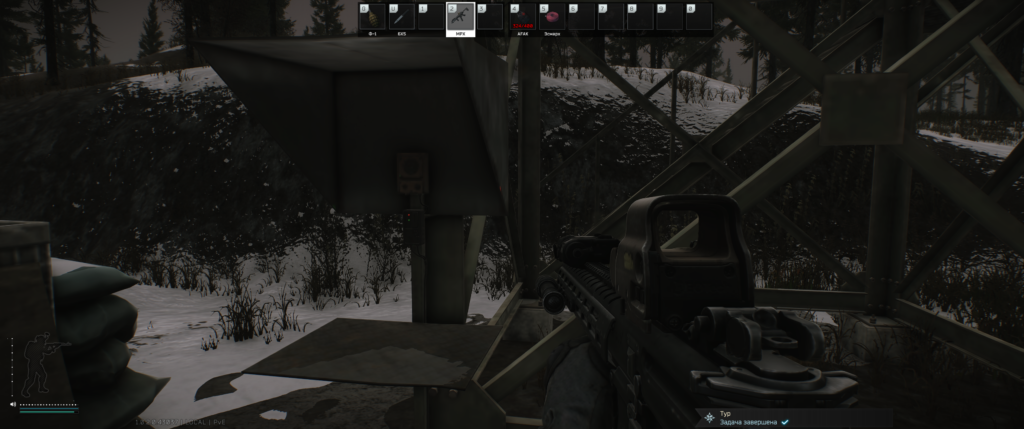Select the F-1 grenade hotbar slot
1024x429 pixels.
(x=372, y=17)
